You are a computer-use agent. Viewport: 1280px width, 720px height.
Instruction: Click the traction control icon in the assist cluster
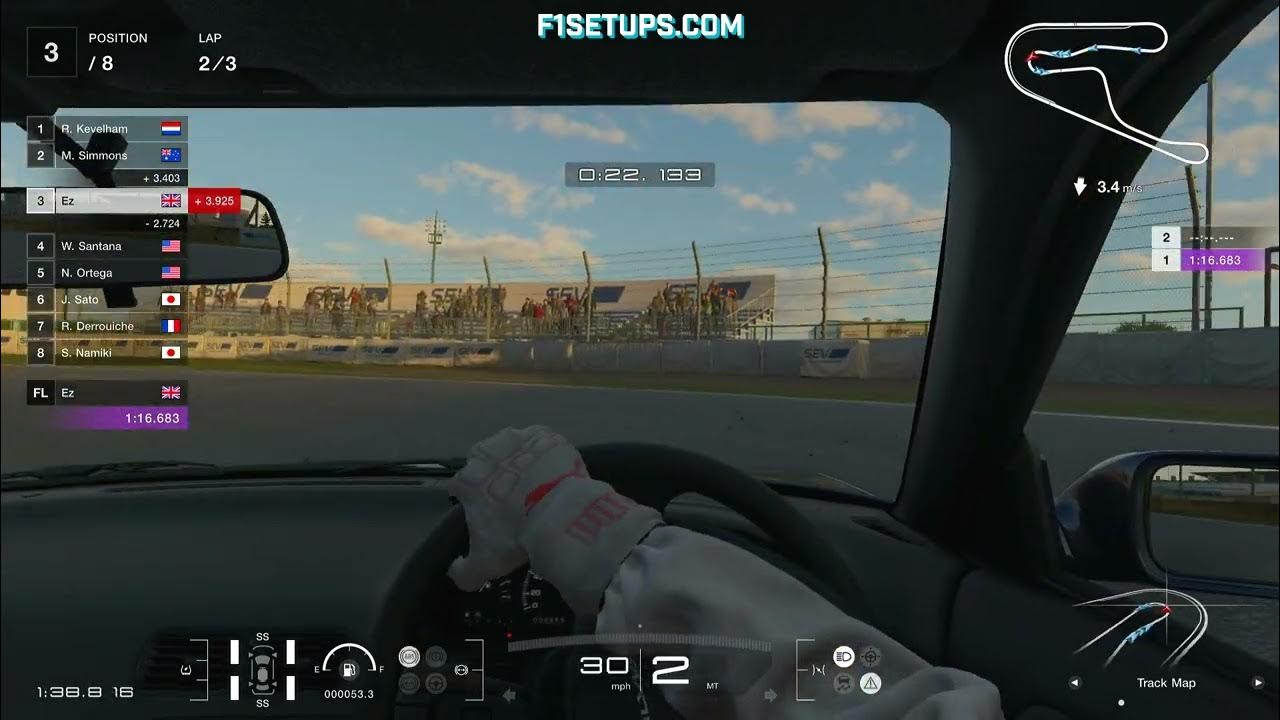click(x=436, y=656)
